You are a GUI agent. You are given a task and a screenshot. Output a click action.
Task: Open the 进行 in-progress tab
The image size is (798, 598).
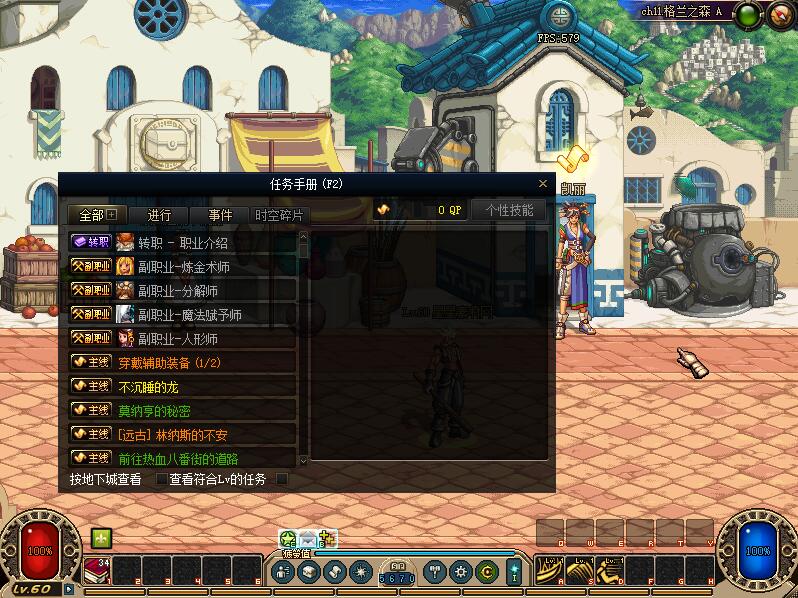pos(159,215)
